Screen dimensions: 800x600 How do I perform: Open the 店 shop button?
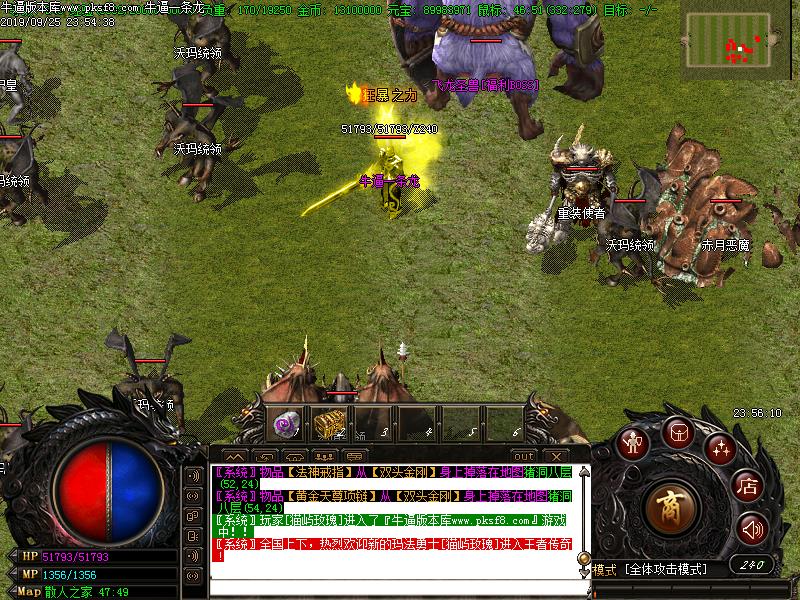(747, 486)
